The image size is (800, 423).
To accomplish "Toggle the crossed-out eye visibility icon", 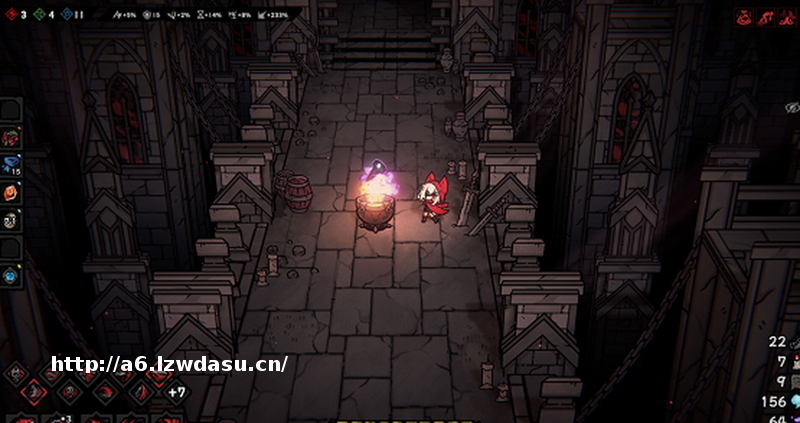I will point(792,107).
